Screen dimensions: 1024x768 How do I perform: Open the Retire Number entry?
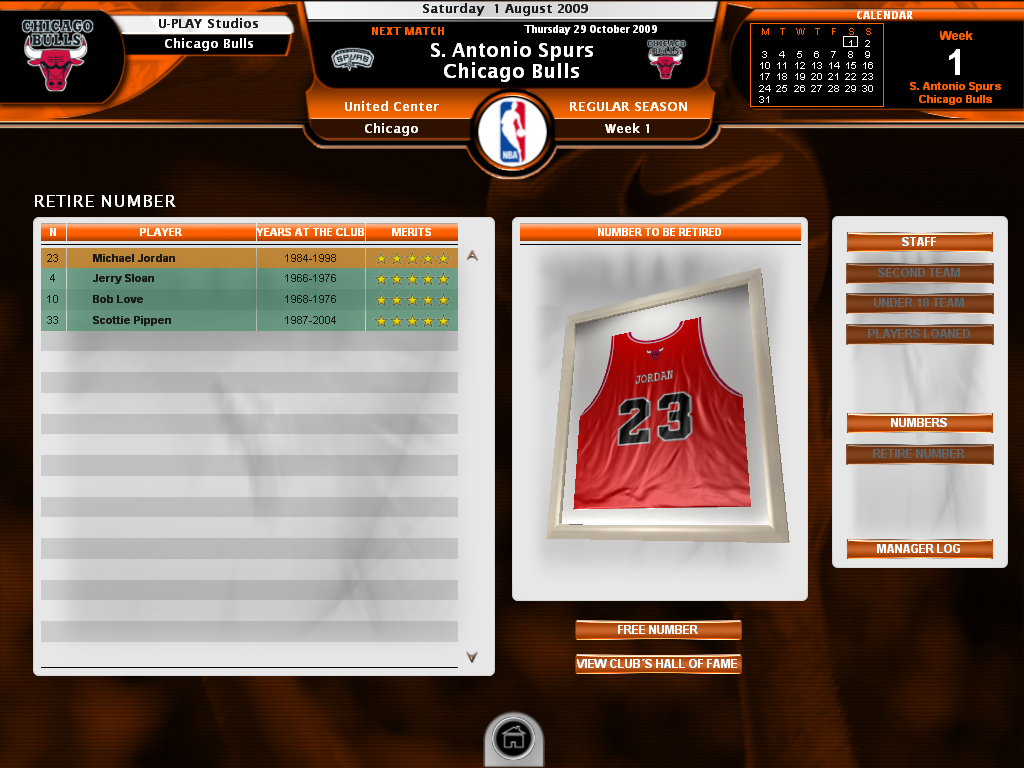coord(919,454)
